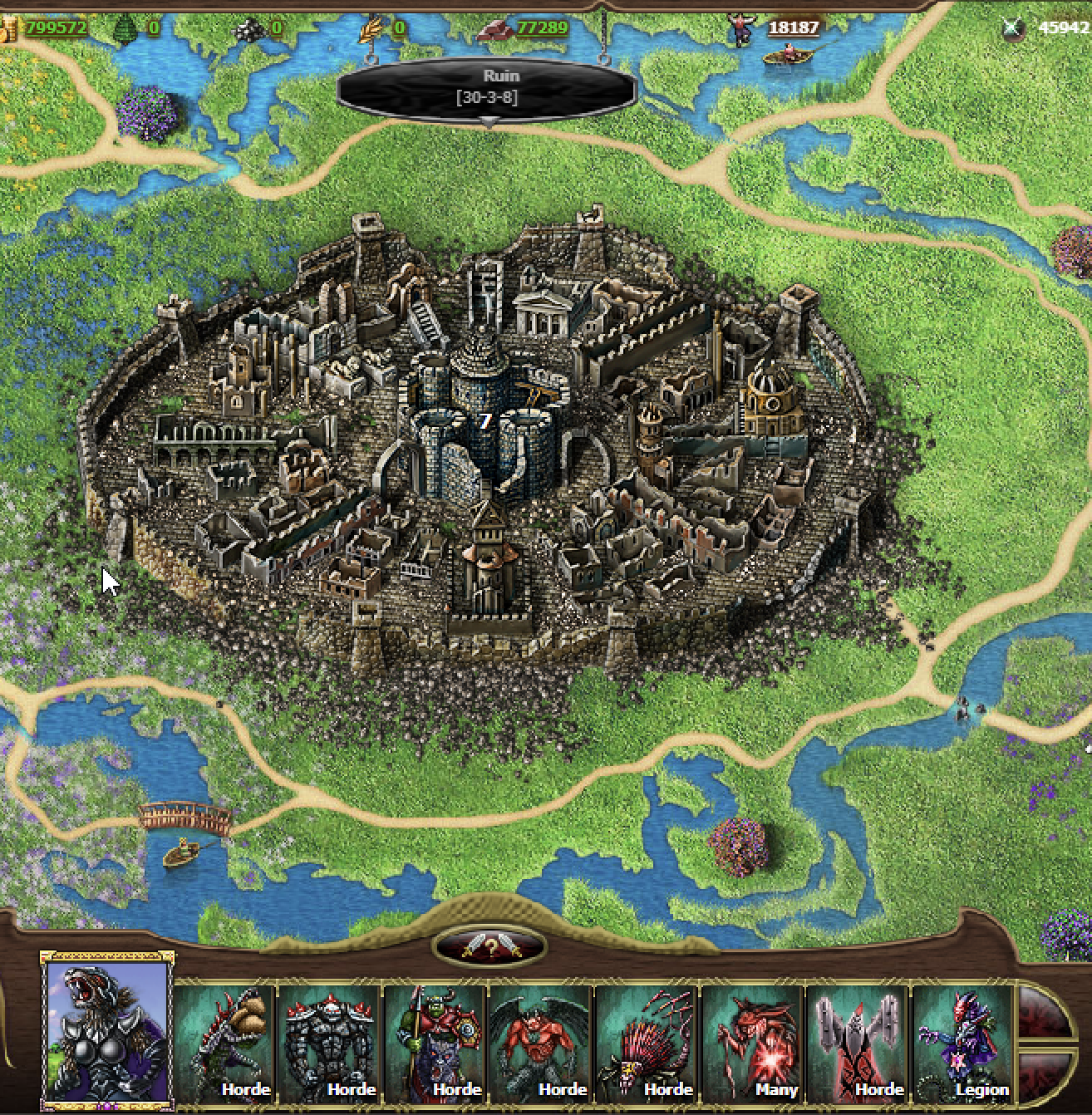Select the red spiny beast unit
The height and width of the screenshot is (1115, 1092).
click(647, 1042)
